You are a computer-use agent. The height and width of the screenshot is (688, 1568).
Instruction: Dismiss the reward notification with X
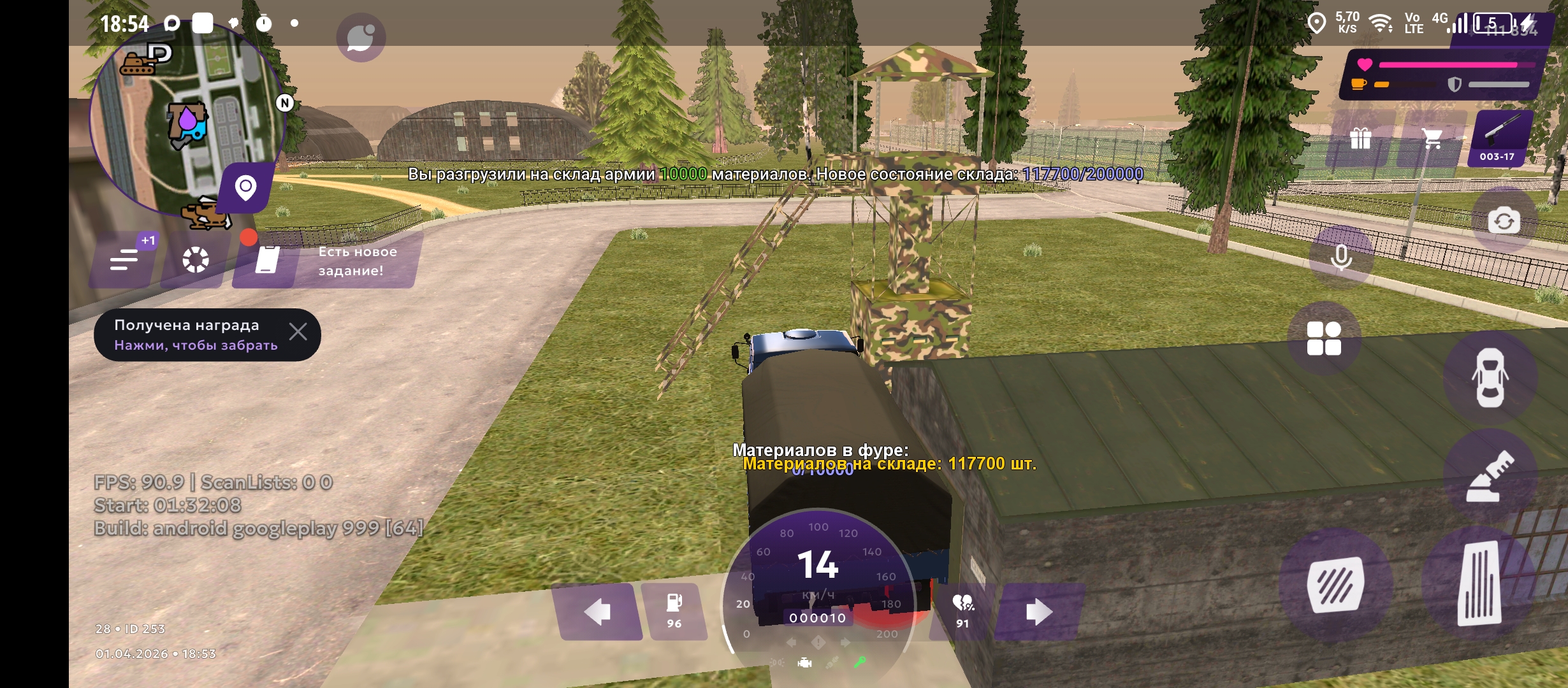click(x=298, y=332)
